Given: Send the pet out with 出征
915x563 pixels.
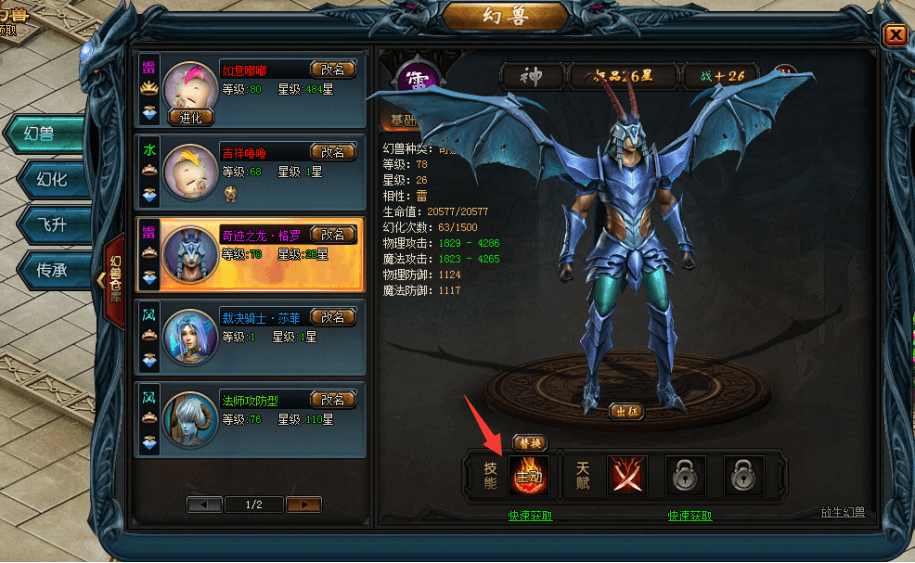Looking at the screenshot, I should (x=626, y=410).
